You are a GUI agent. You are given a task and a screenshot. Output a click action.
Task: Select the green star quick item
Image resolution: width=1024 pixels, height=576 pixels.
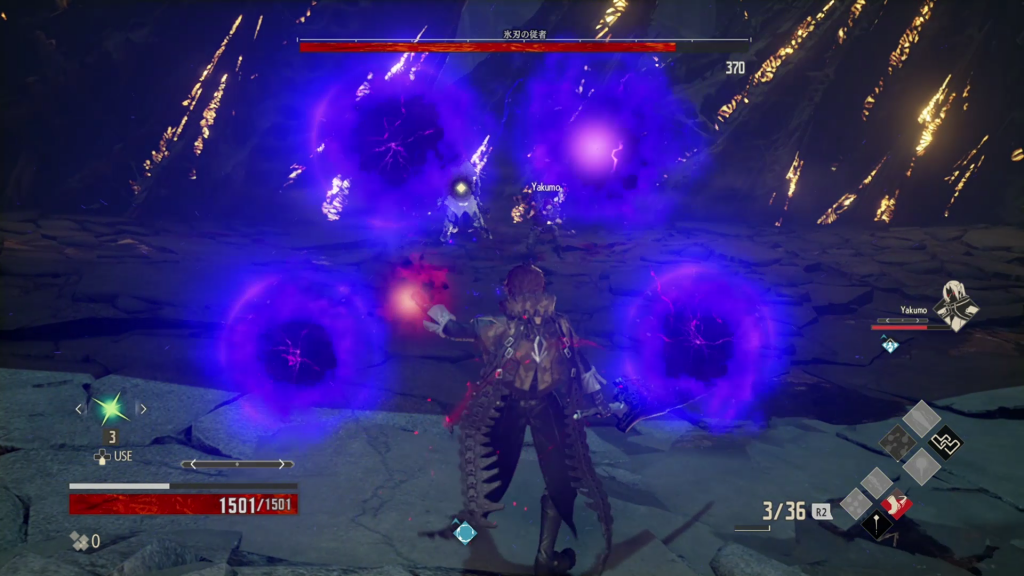109,408
